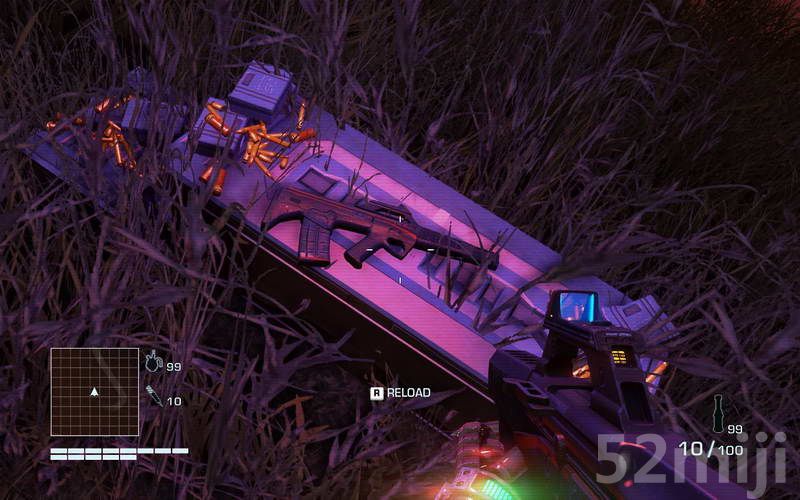This screenshot has width=800, height=500.
Task: Select the grenade icon beside the minimap
Action: (x=153, y=363)
